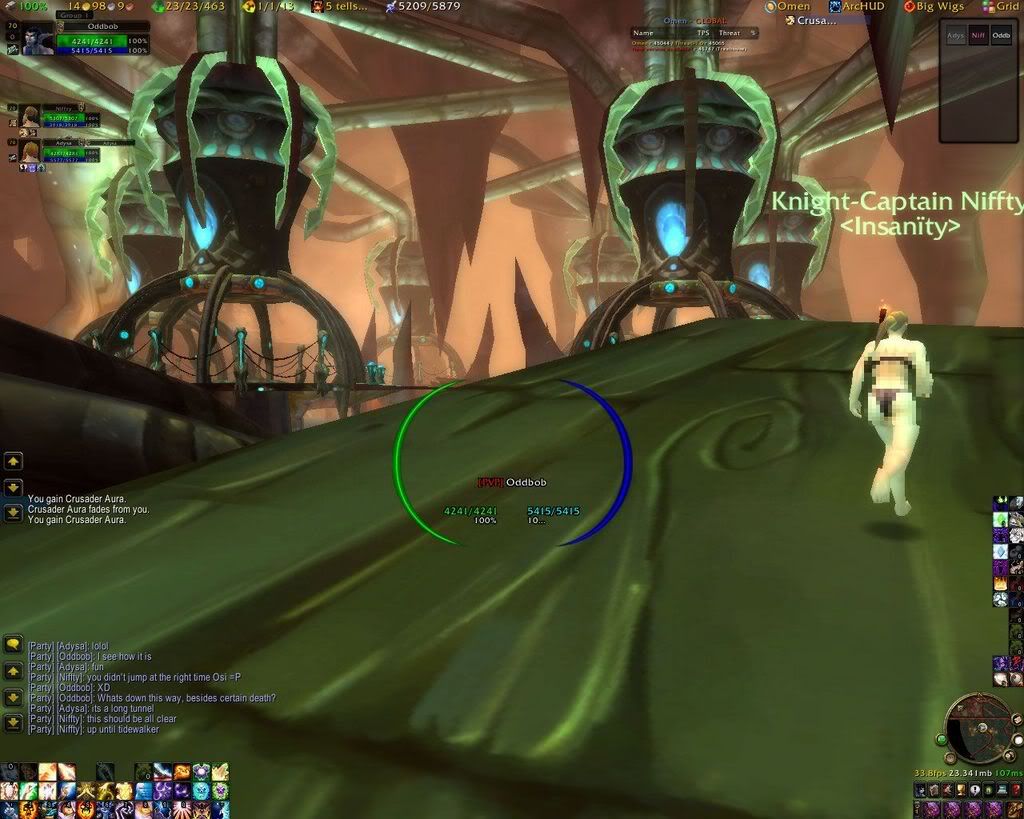Click the 5 tells whisper indicator
This screenshot has height=819, width=1024.
(340, 6)
